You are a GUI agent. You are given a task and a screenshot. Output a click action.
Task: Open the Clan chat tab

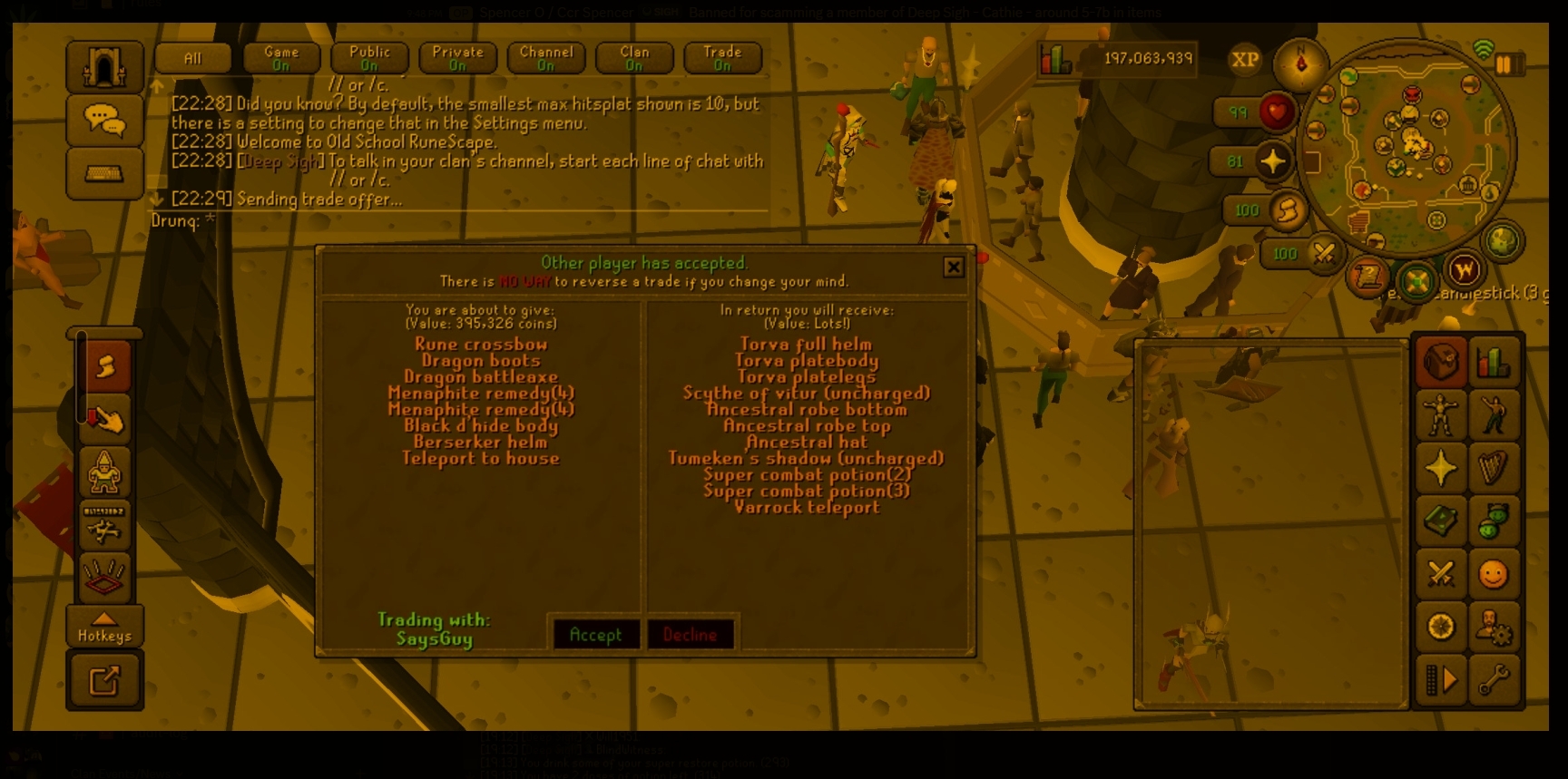[x=634, y=58]
